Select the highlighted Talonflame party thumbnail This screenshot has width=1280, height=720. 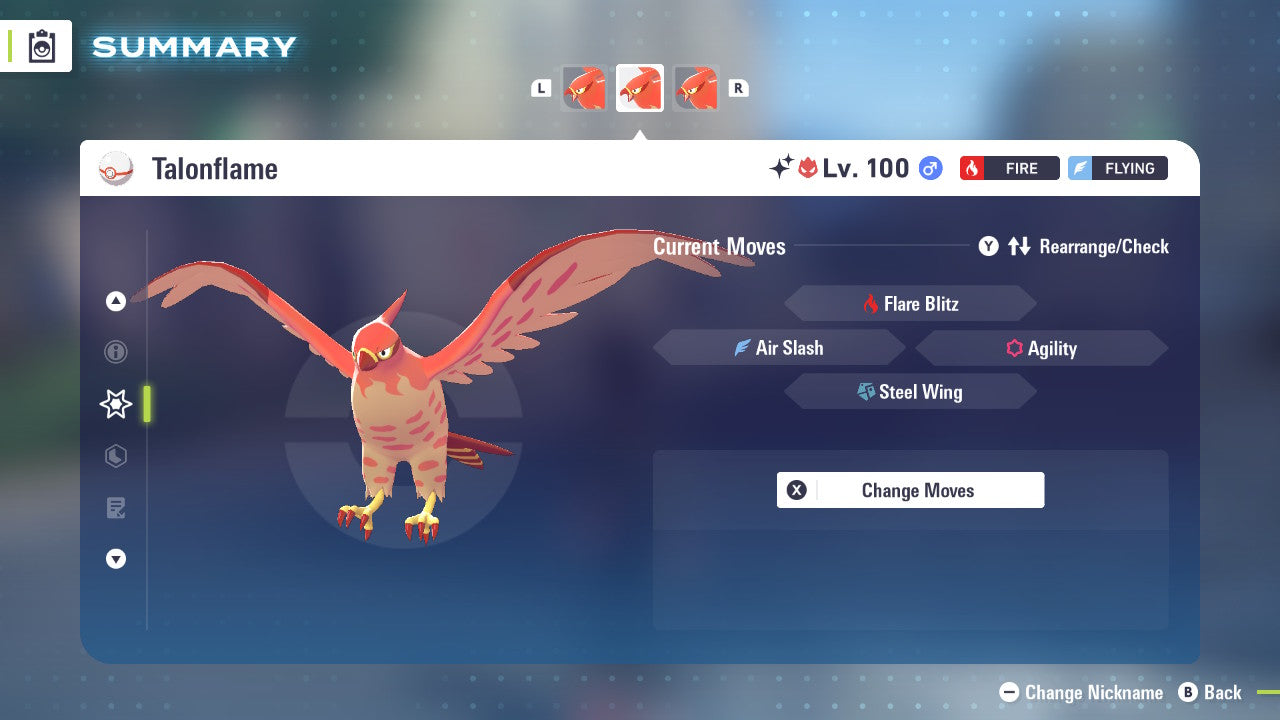[x=639, y=88]
